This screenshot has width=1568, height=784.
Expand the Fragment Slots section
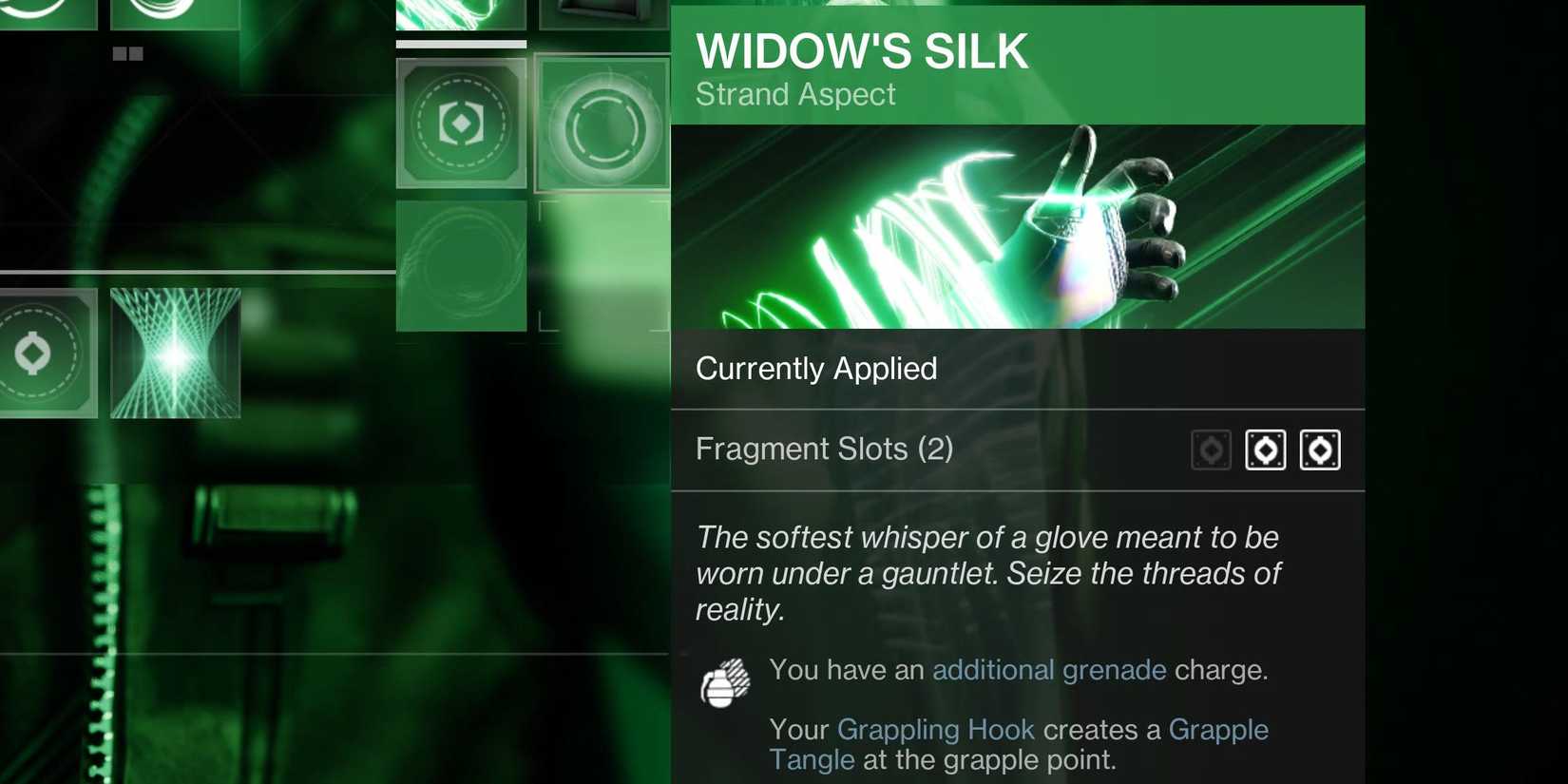tap(824, 448)
